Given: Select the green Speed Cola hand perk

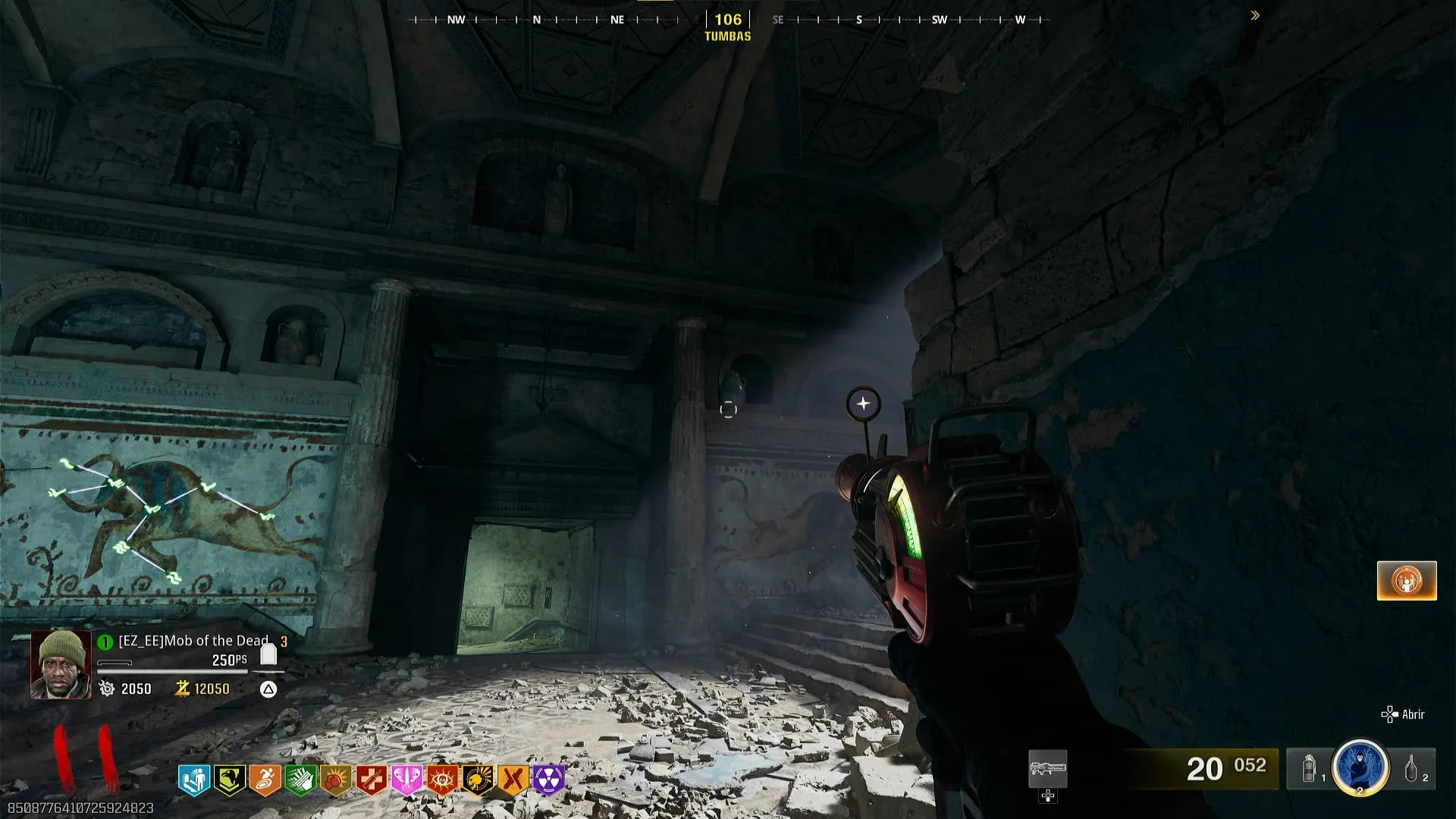Looking at the screenshot, I should click(x=300, y=780).
